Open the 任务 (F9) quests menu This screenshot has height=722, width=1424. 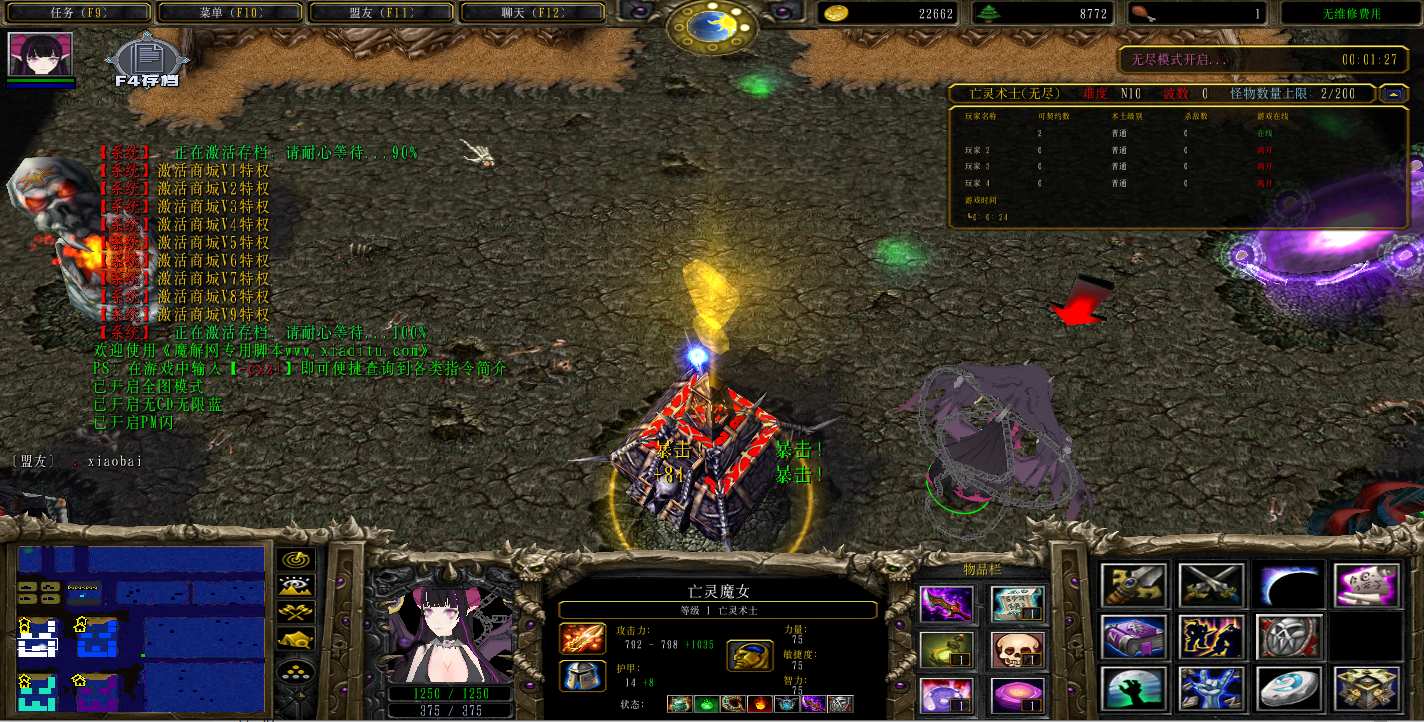point(78,13)
